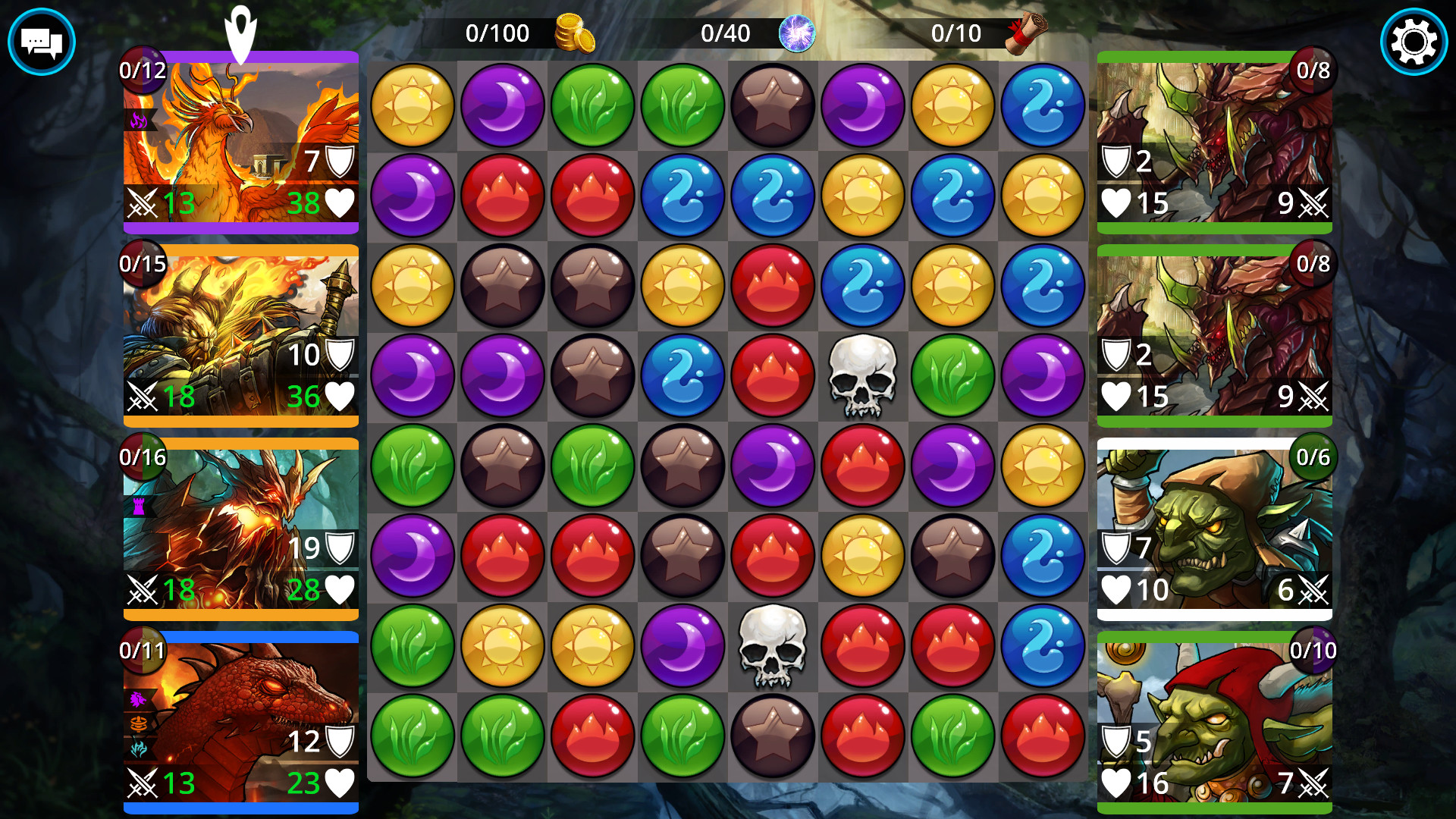Viewport: 1456px width, 819px height.
Task: Select the red-hatted goblin enemy card
Action: point(1215,717)
